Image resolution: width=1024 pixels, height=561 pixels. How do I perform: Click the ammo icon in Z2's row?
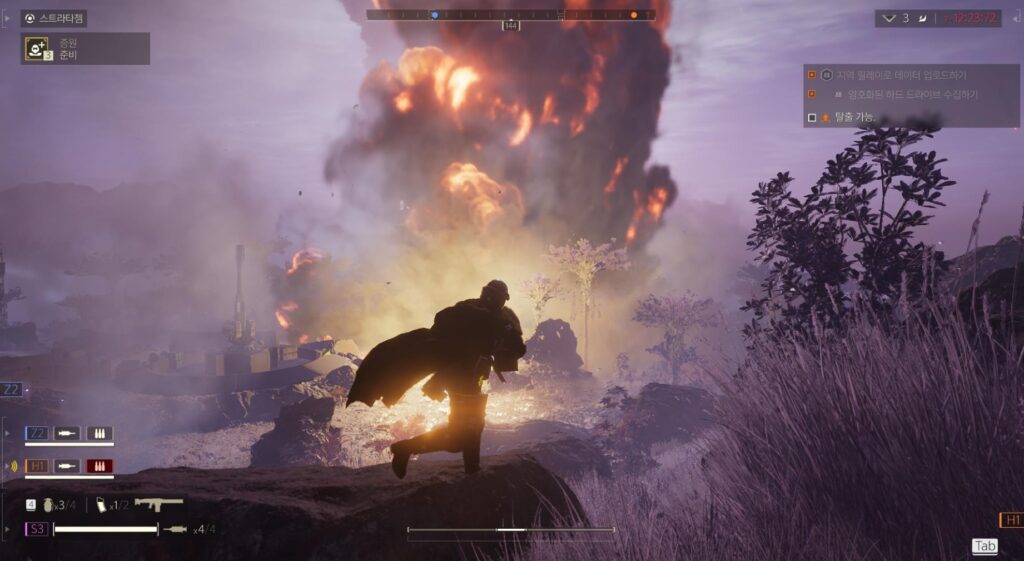(99, 433)
